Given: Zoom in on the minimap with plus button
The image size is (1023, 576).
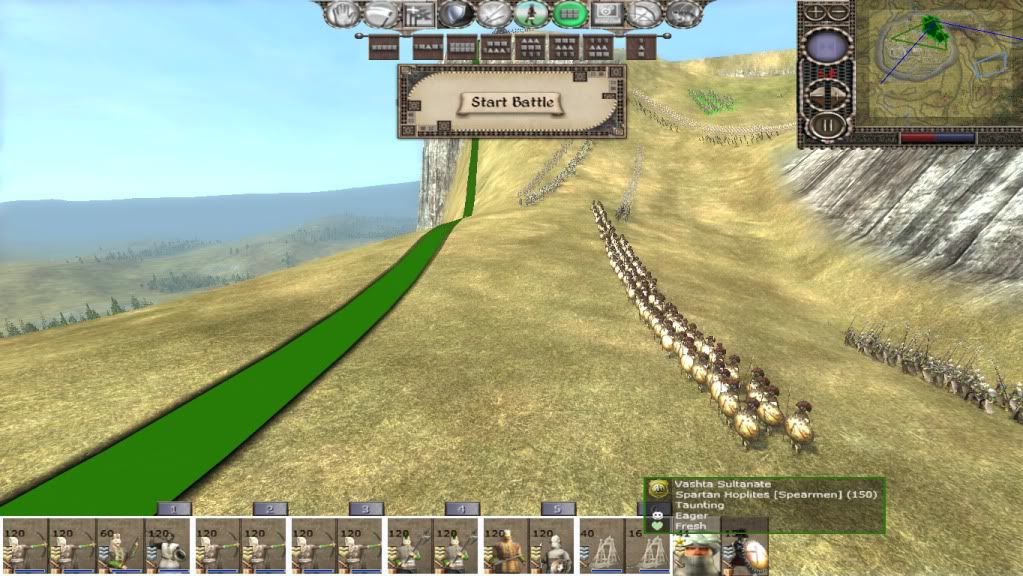Looking at the screenshot, I should pyautogui.click(x=817, y=13).
